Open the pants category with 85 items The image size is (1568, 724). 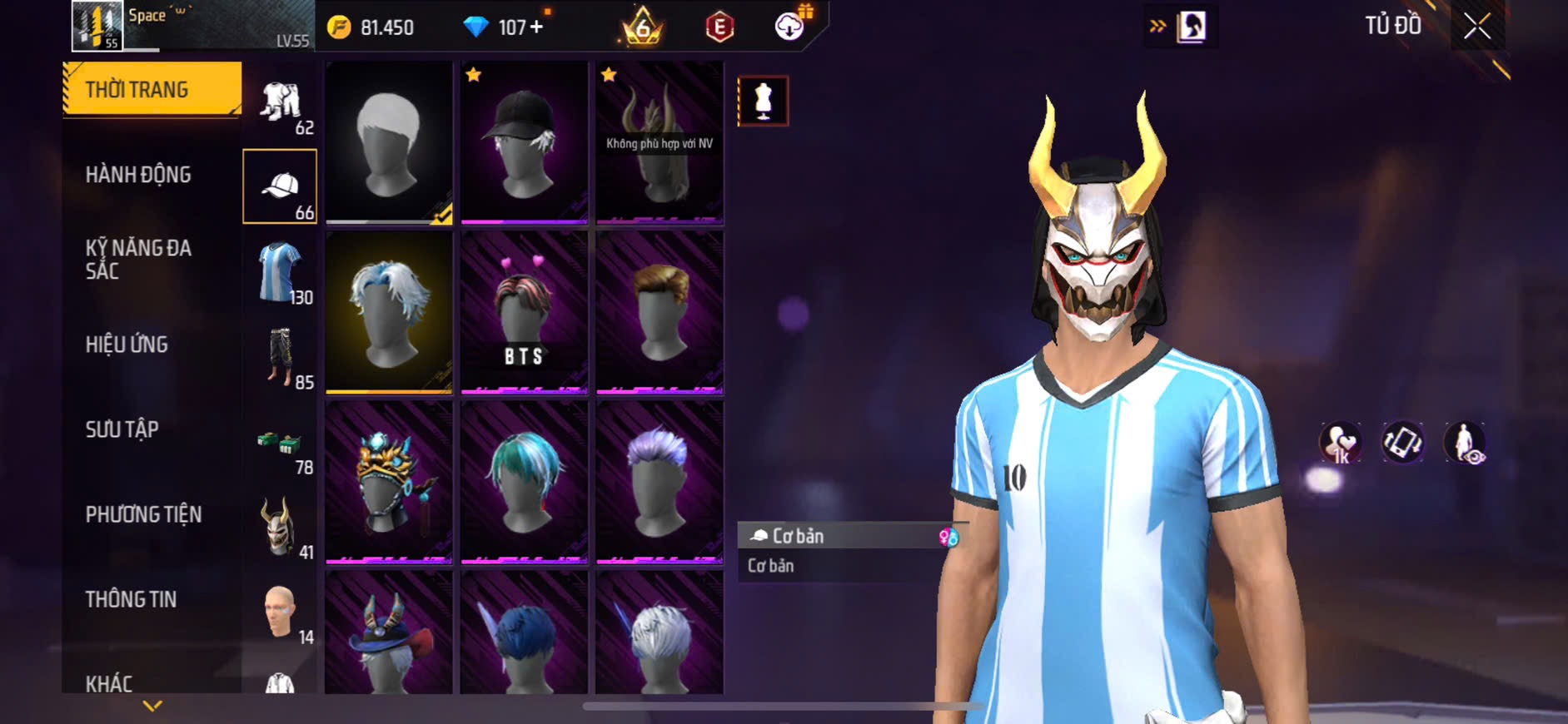(x=281, y=358)
